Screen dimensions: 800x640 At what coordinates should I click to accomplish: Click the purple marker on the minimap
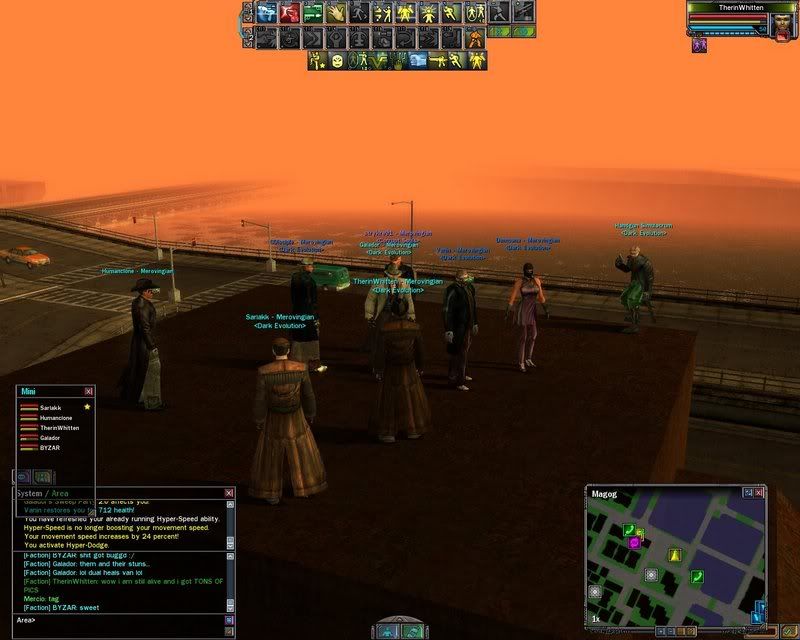(634, 543)
